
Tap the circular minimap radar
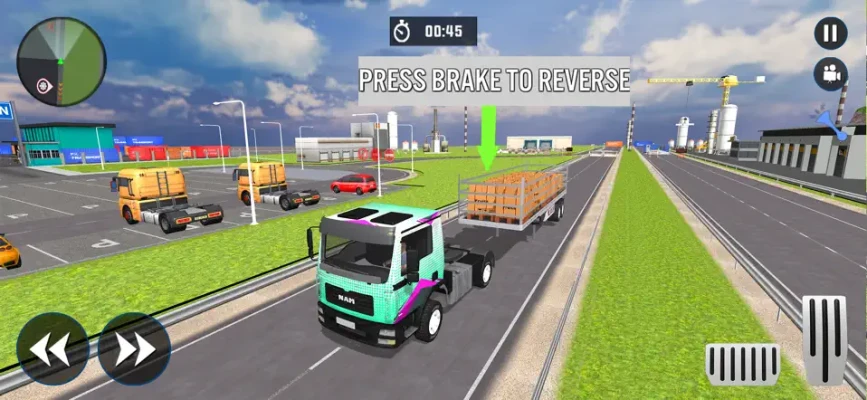(x=61, y=61)
